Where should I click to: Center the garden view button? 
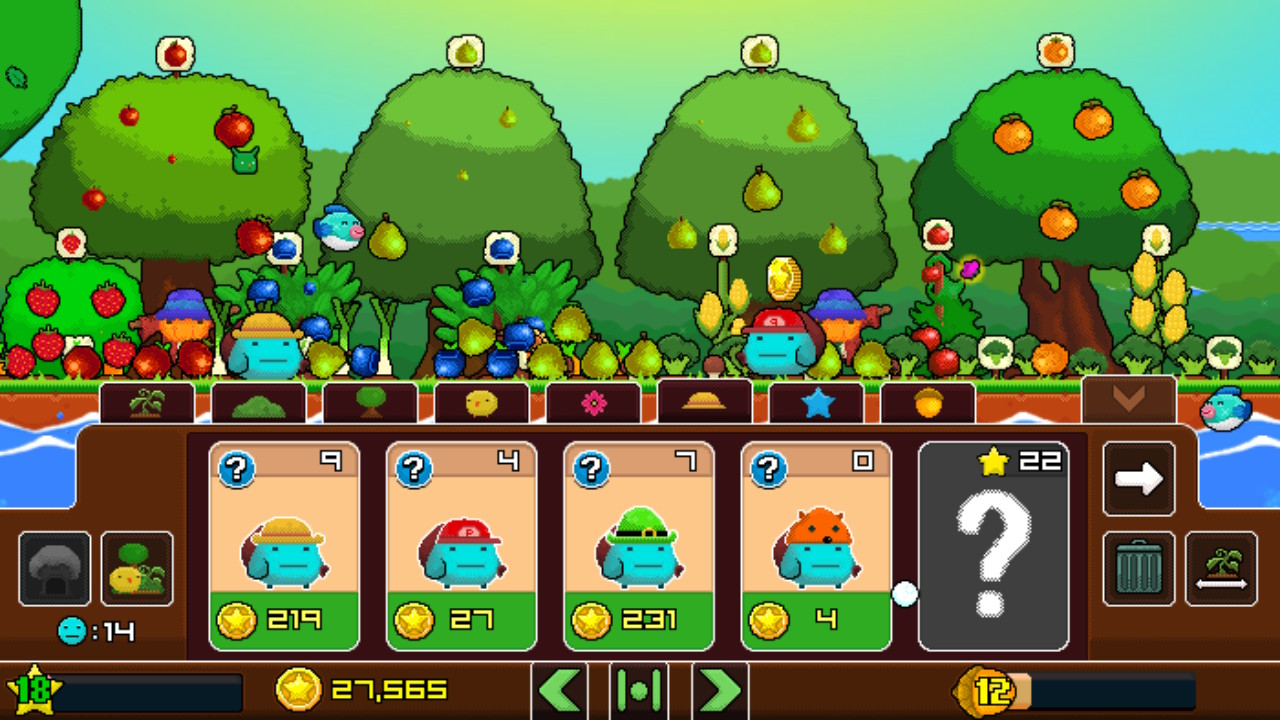(639, 690)
